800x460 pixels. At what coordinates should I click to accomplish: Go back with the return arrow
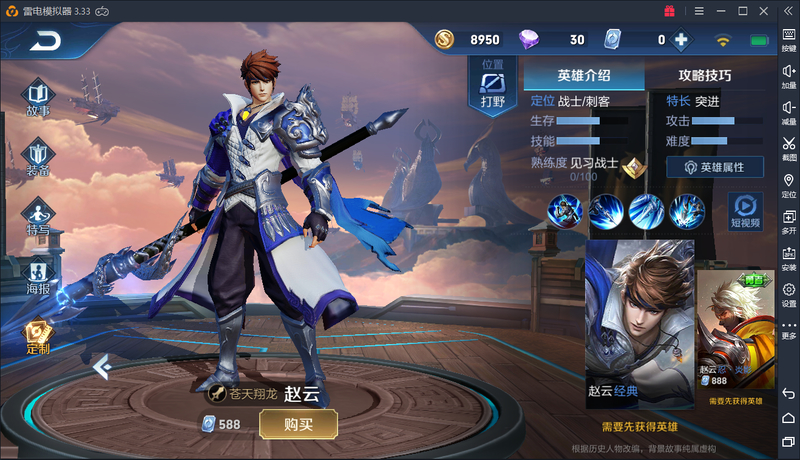45,41
